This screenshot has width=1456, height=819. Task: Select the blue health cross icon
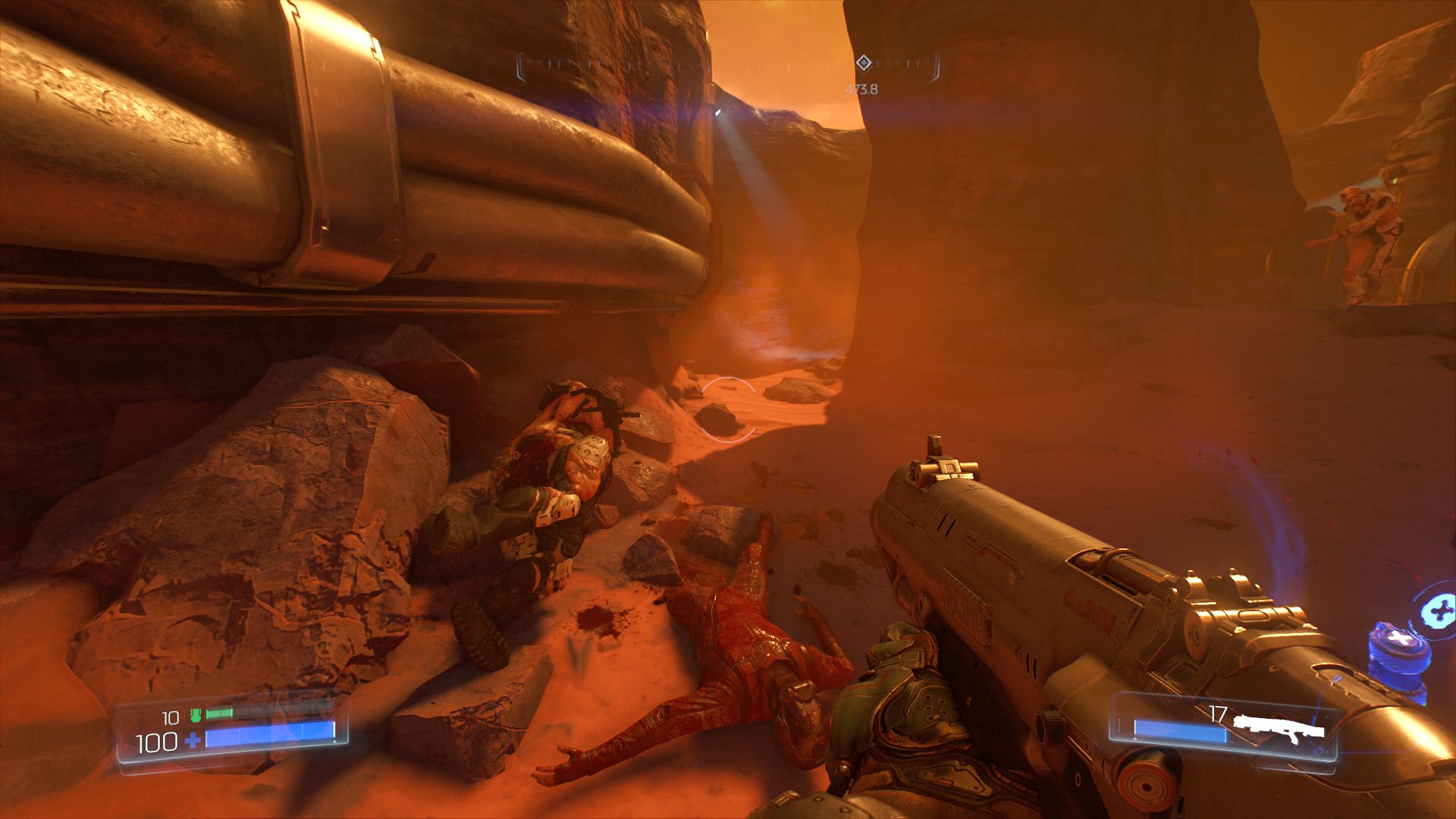click(x=192, y=739)
